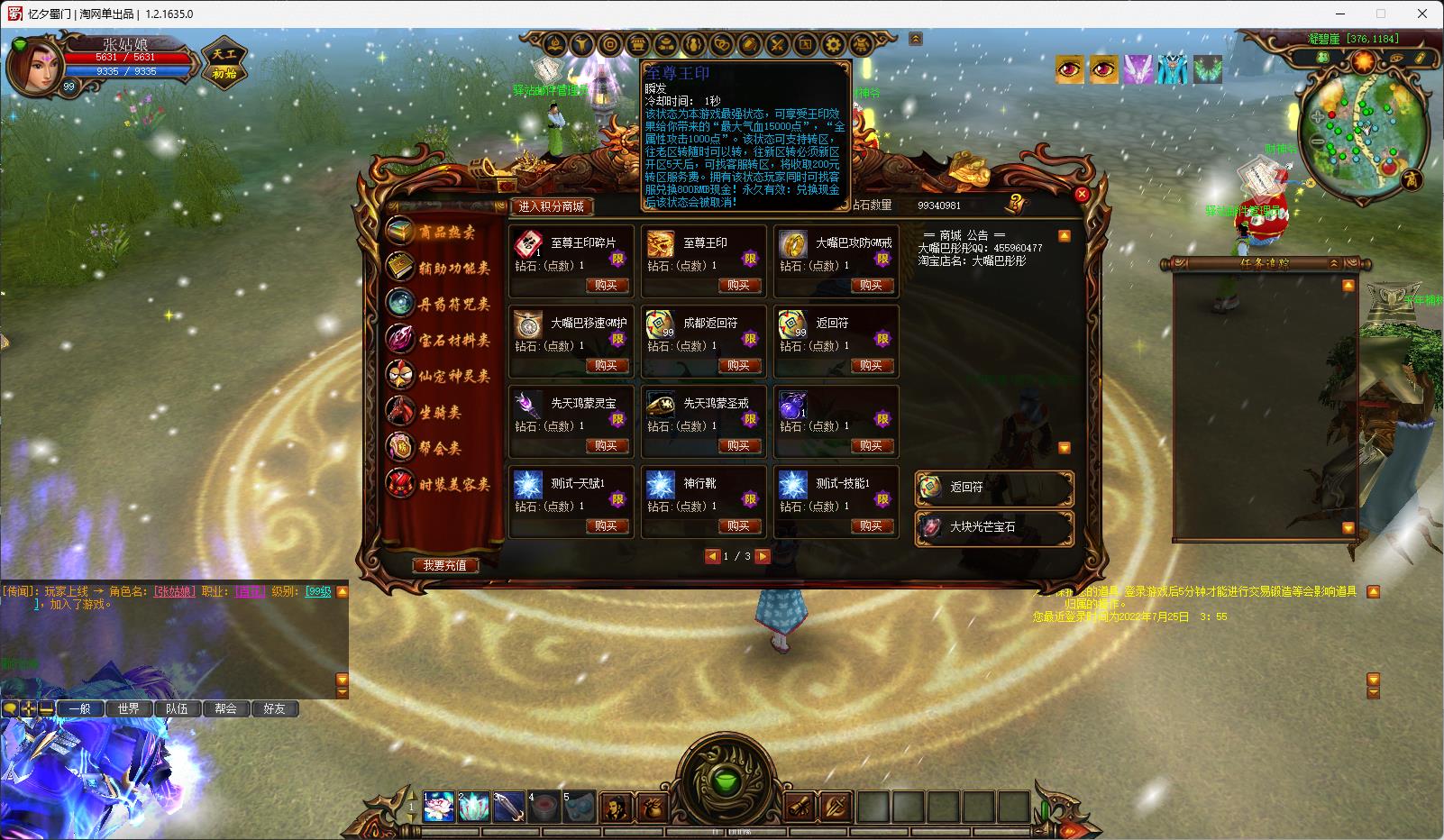Enter the 进入积分商城 points shop
Screen dimensions: 1444x840
click(x=552, y=206)
